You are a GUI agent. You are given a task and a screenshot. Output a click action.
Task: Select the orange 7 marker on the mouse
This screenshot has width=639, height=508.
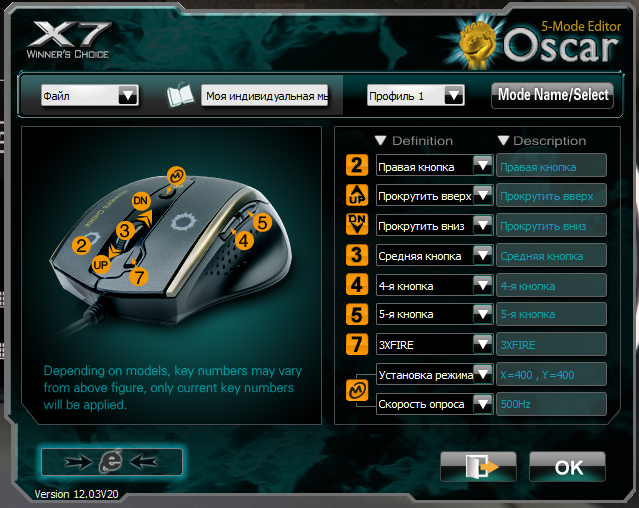coord(139,276)
